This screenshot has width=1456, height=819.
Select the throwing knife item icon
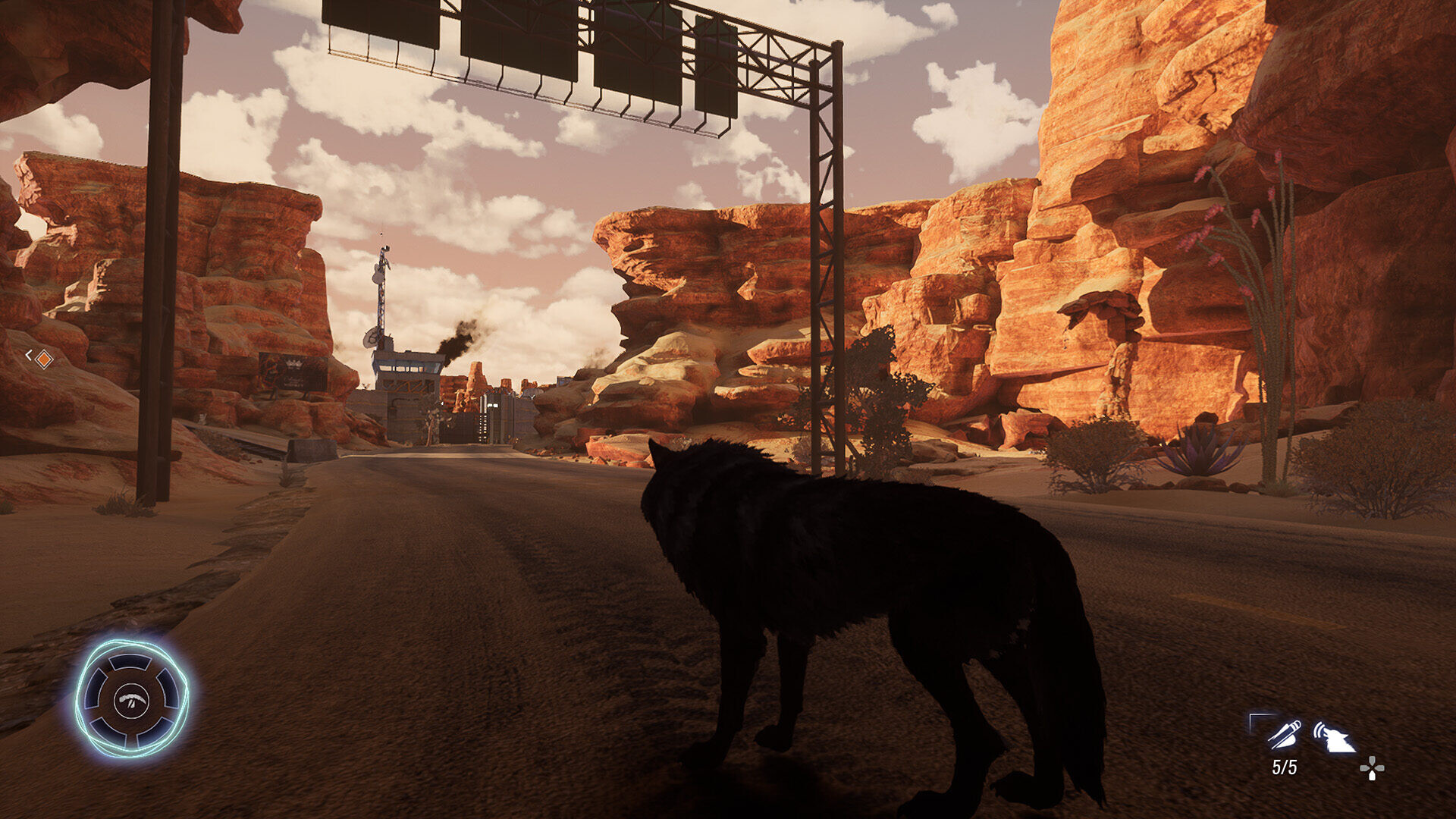1284,735
